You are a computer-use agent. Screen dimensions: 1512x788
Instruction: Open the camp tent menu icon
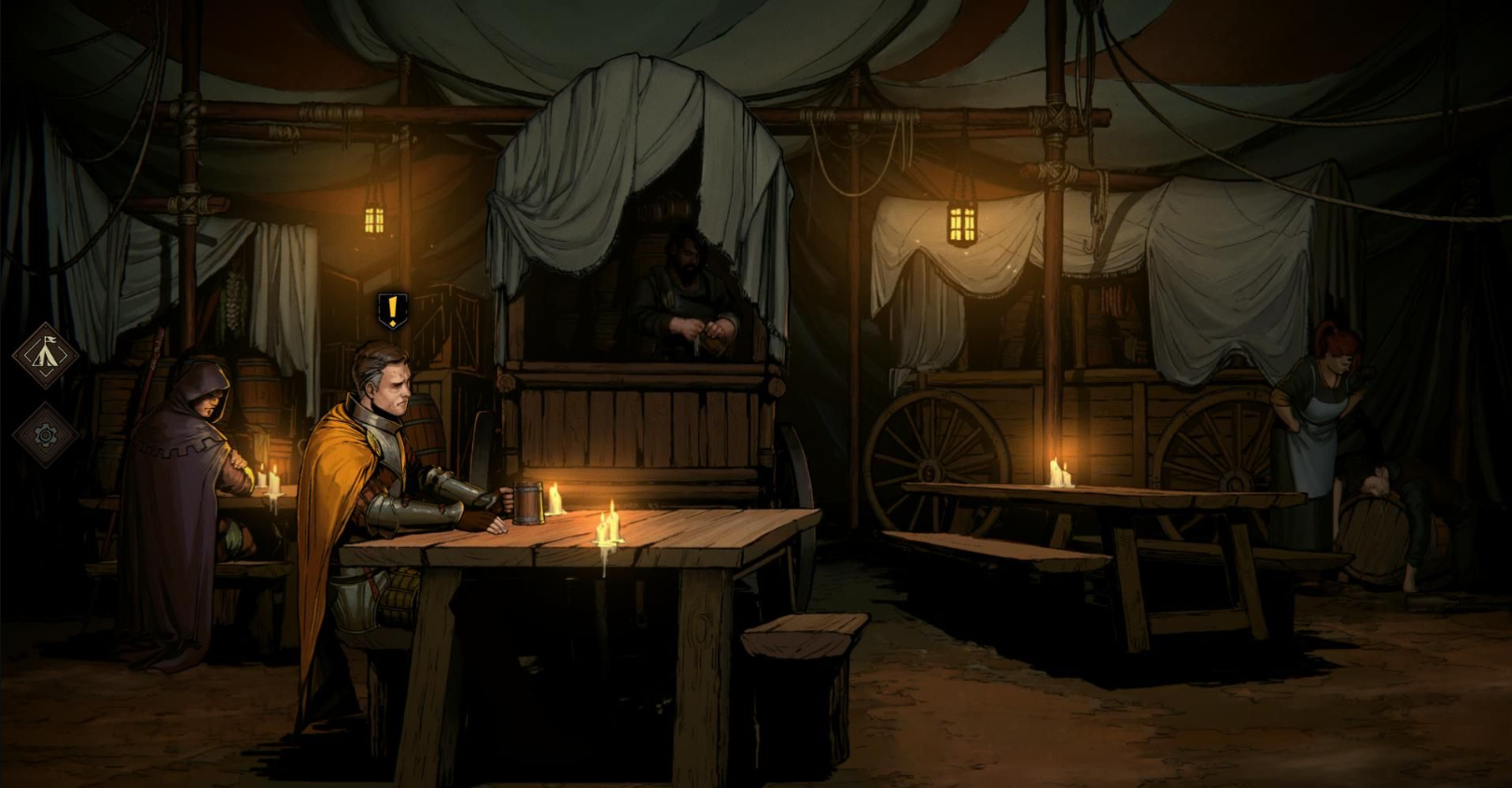tap(45, 355)
